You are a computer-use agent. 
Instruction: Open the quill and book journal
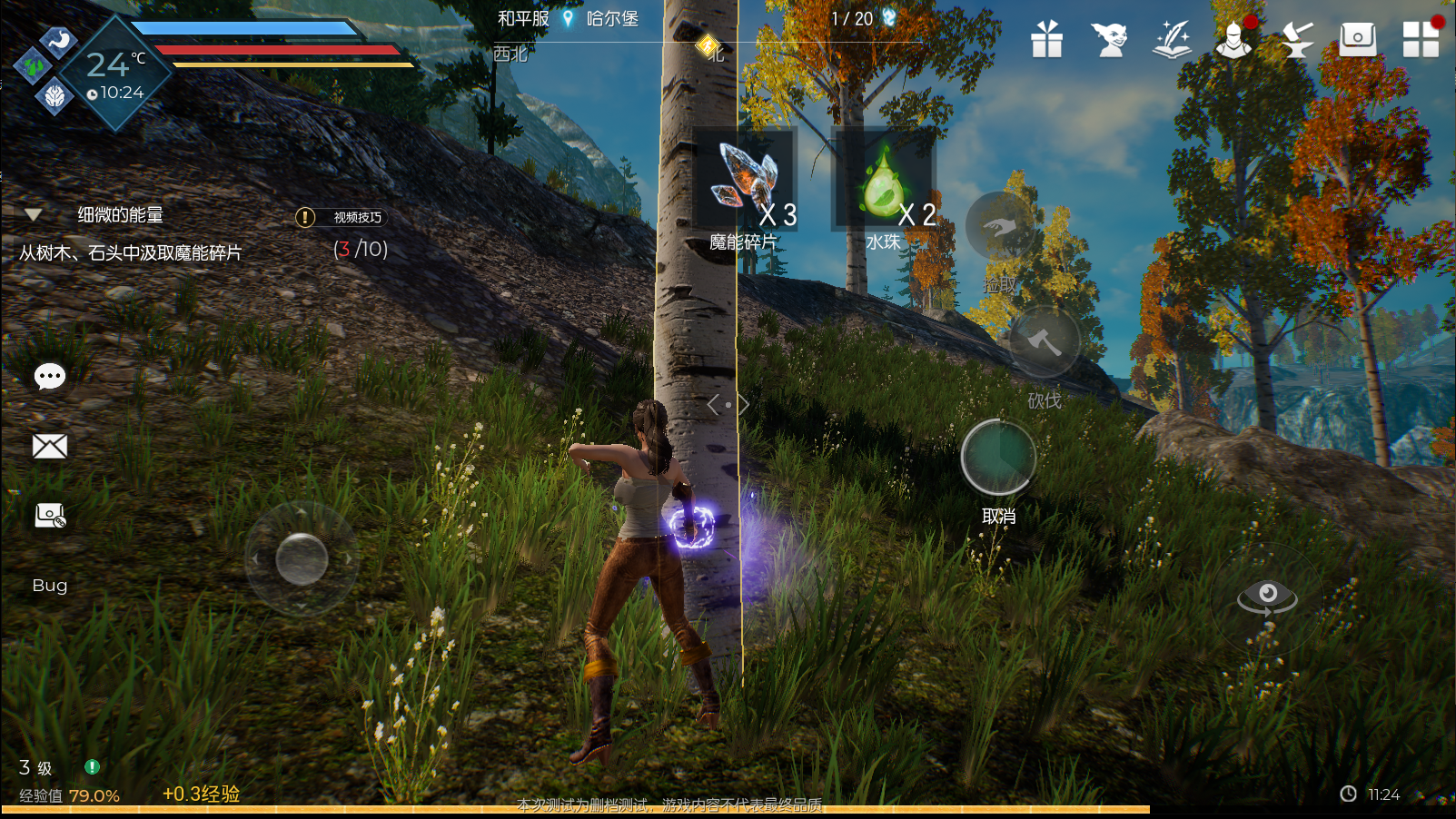pyautogui.click(x=1172, y=40)
